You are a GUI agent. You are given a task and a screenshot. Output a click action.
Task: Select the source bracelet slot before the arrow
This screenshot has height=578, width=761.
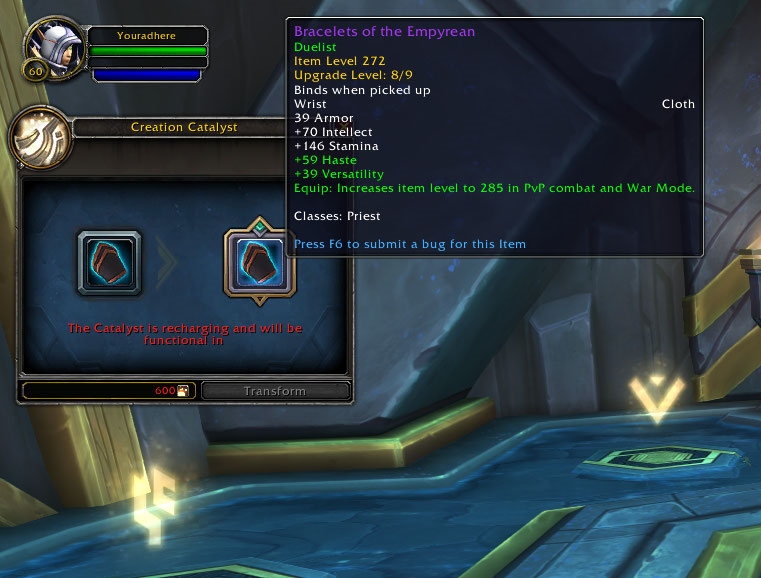[x=109, y=263]
